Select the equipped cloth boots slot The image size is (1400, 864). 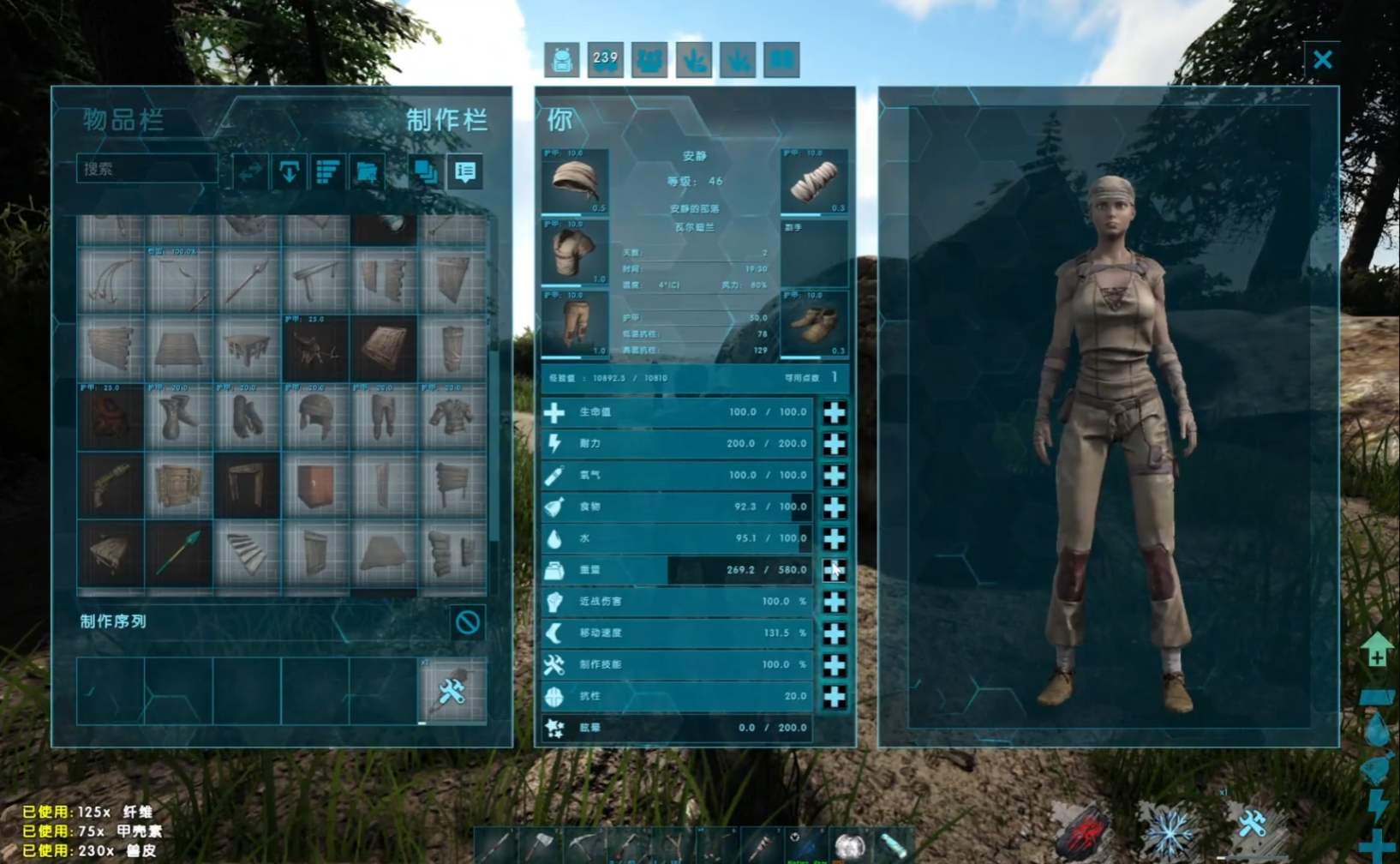point(814,324)
